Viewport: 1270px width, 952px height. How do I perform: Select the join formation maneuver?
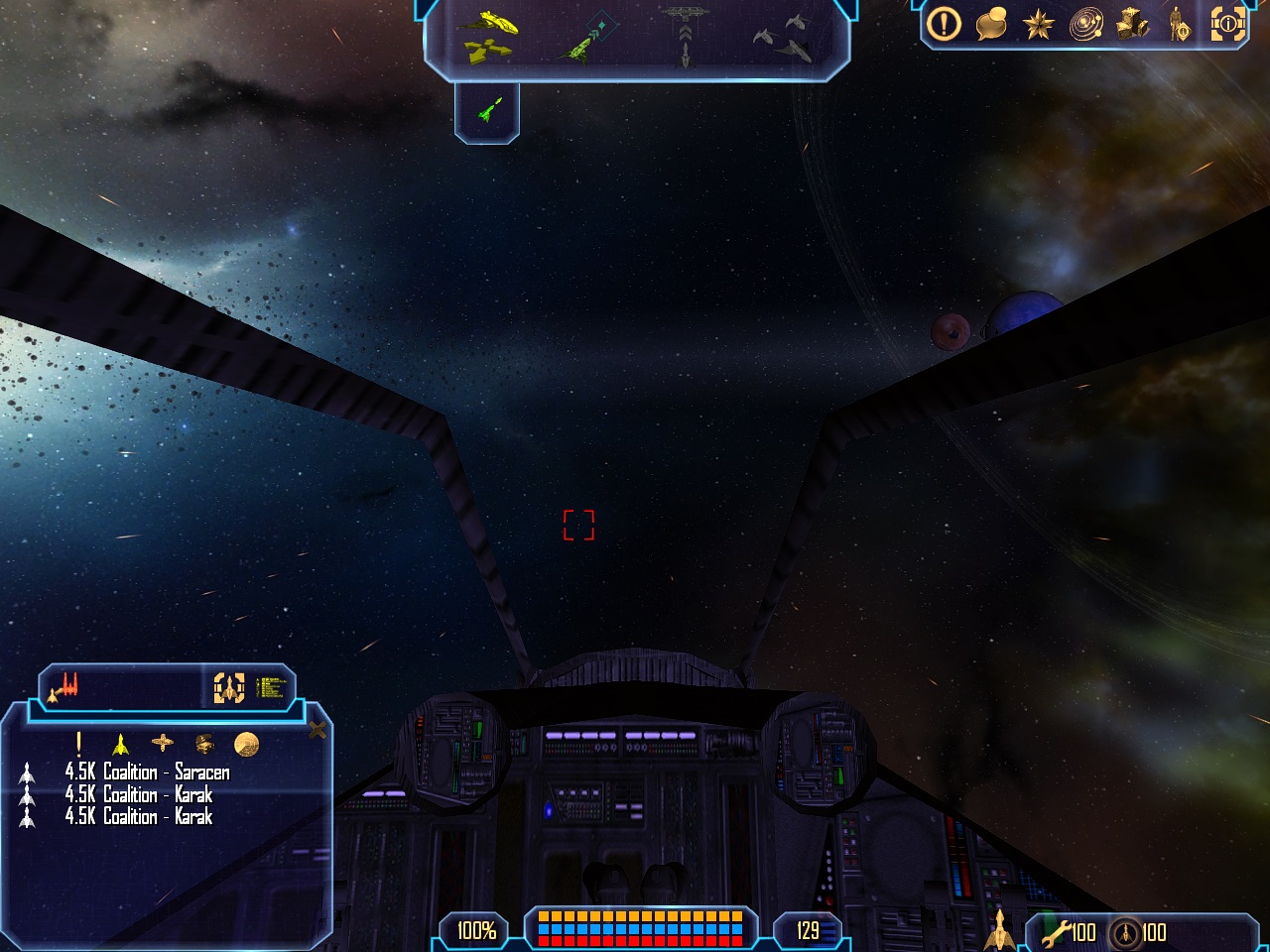[x=782, y=36]
